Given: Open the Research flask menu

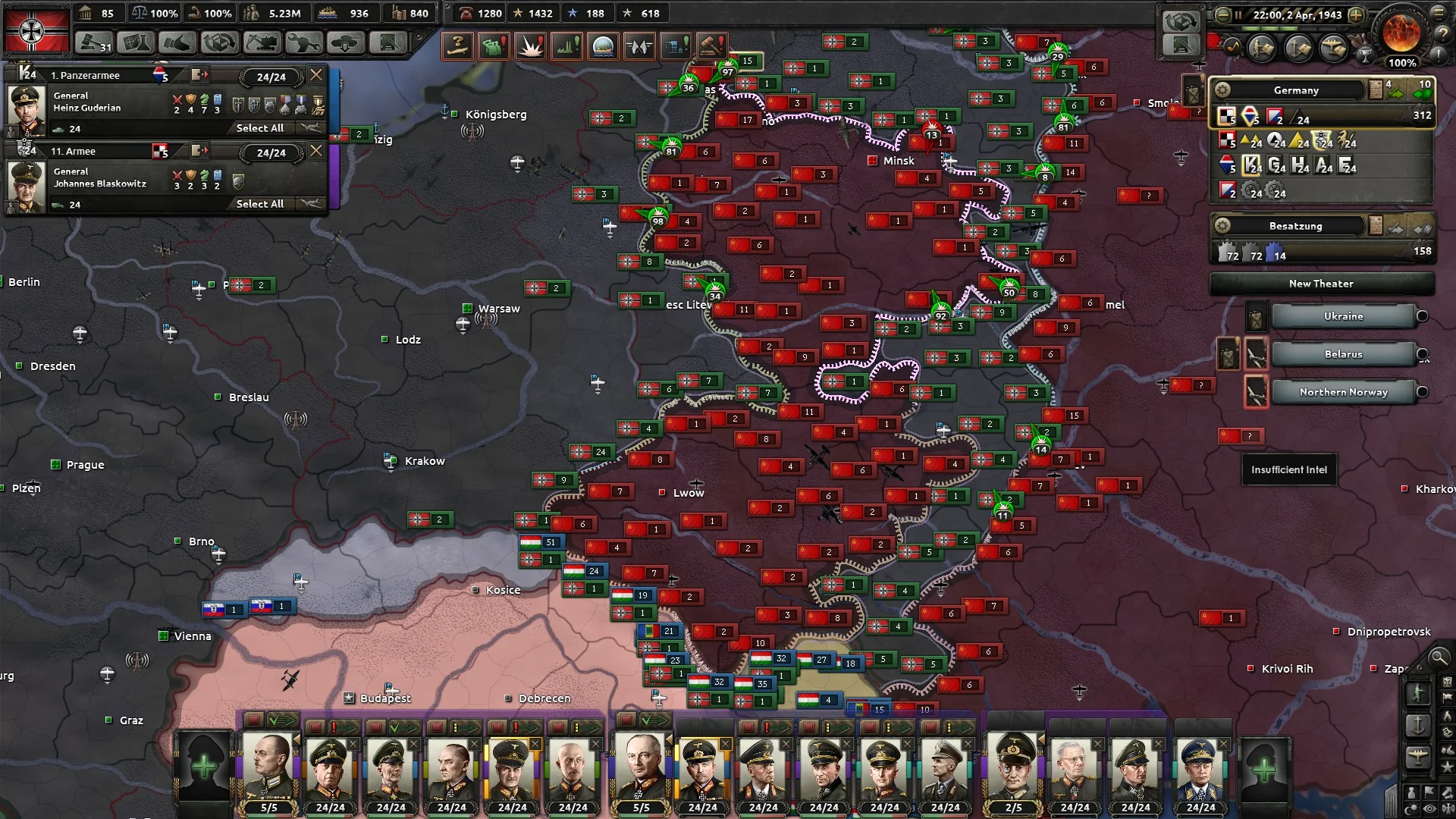Looking at the screenshot, I should point(136,43).
